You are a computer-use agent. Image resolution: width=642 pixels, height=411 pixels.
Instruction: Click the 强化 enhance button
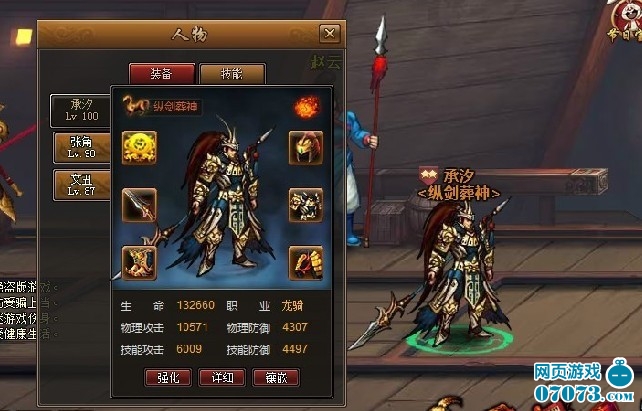(166, 377)
